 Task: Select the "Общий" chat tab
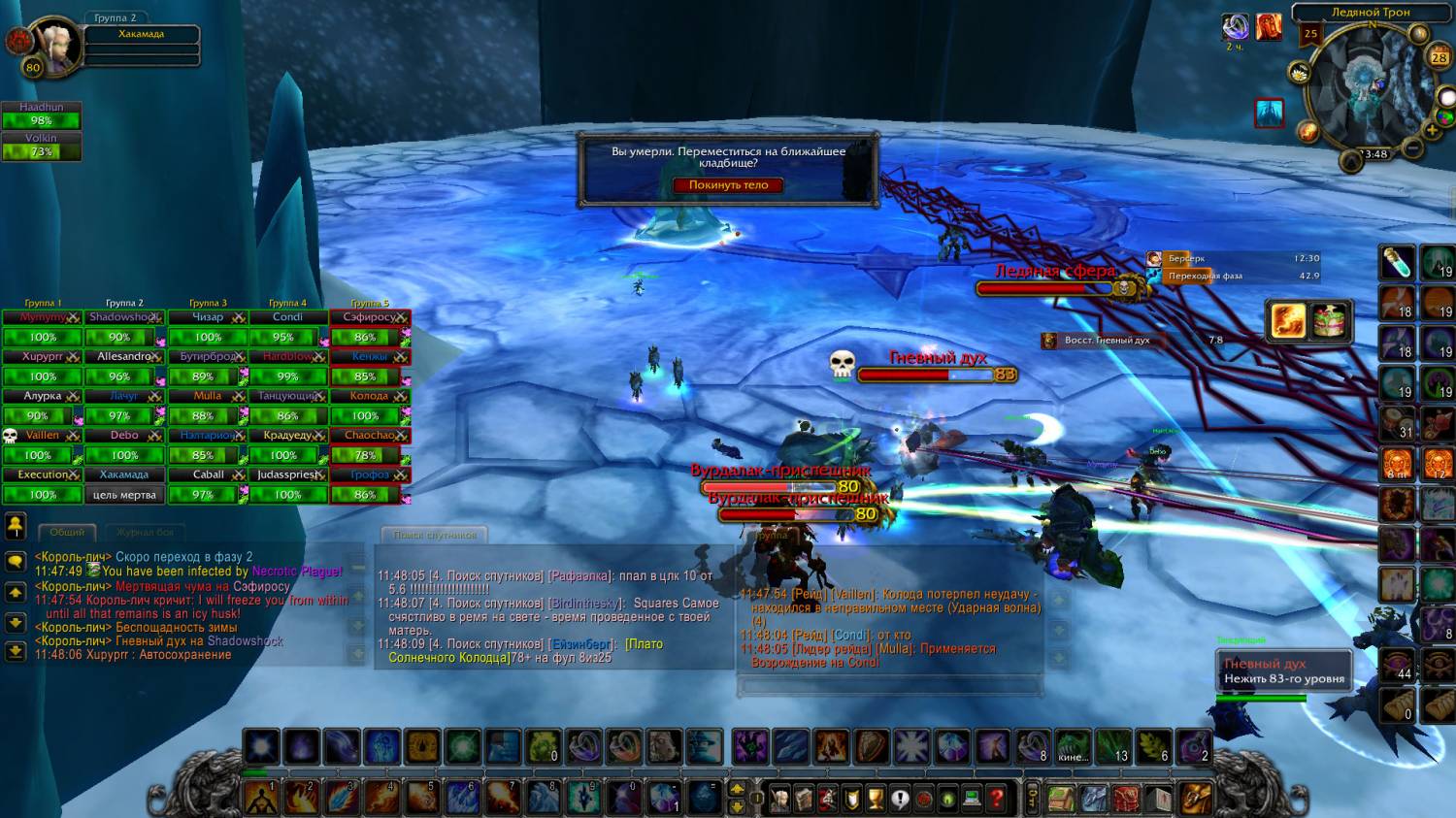pos(67,533)
